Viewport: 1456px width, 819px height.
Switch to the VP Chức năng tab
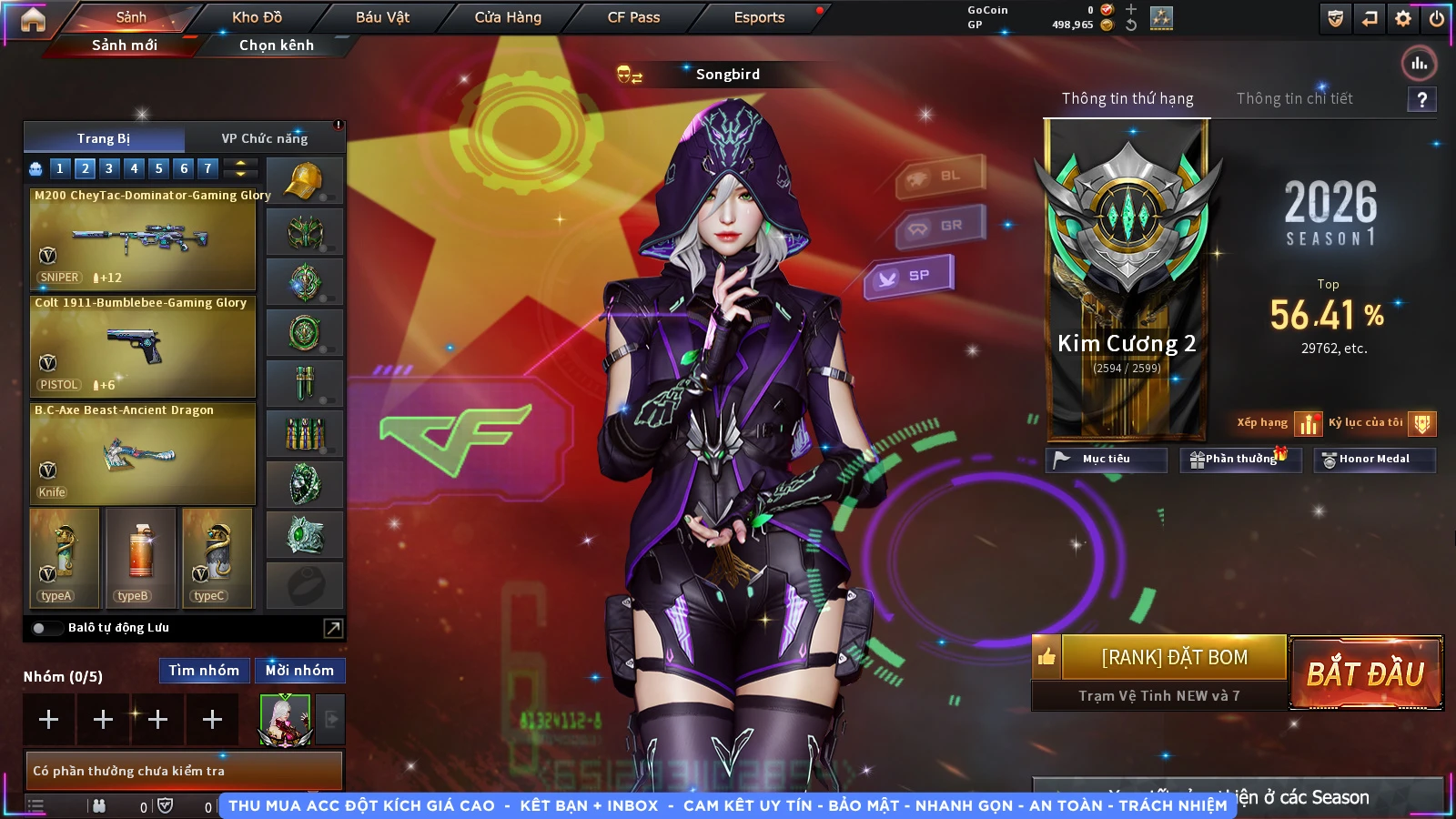265,138
